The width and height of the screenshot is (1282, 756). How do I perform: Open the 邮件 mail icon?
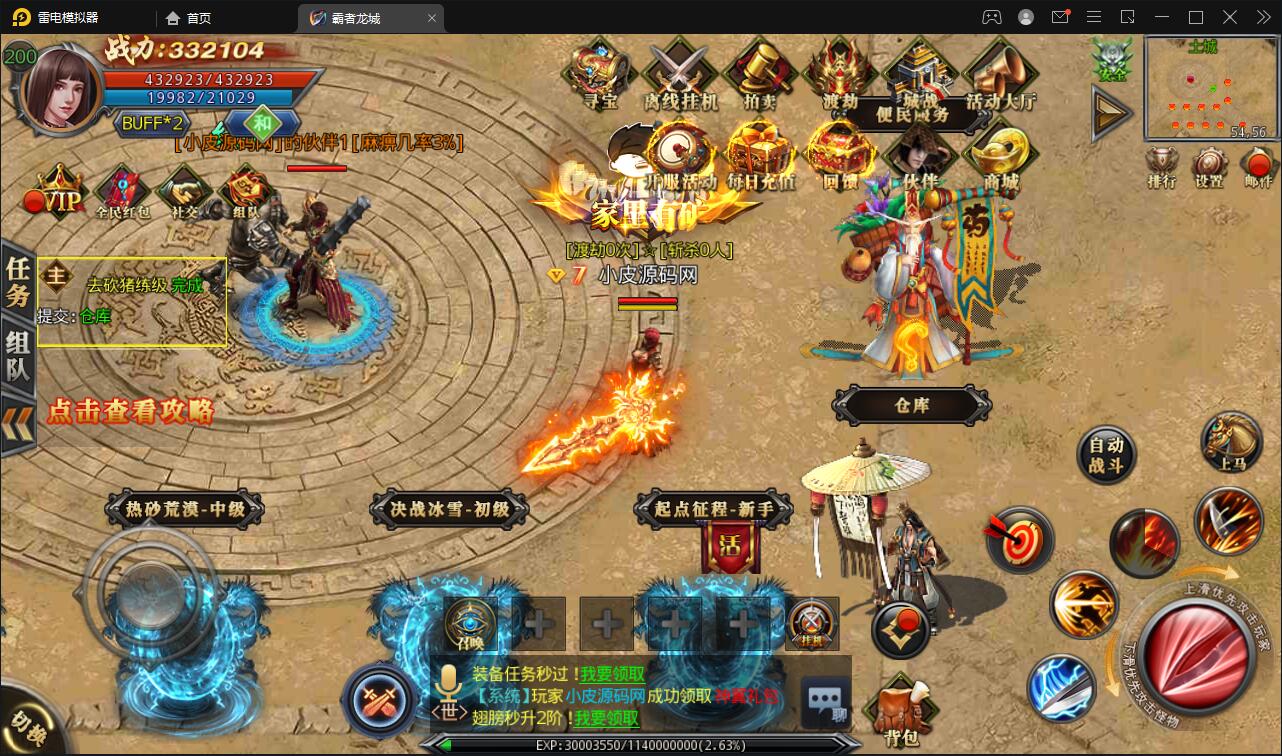(x=1257, y=166)
